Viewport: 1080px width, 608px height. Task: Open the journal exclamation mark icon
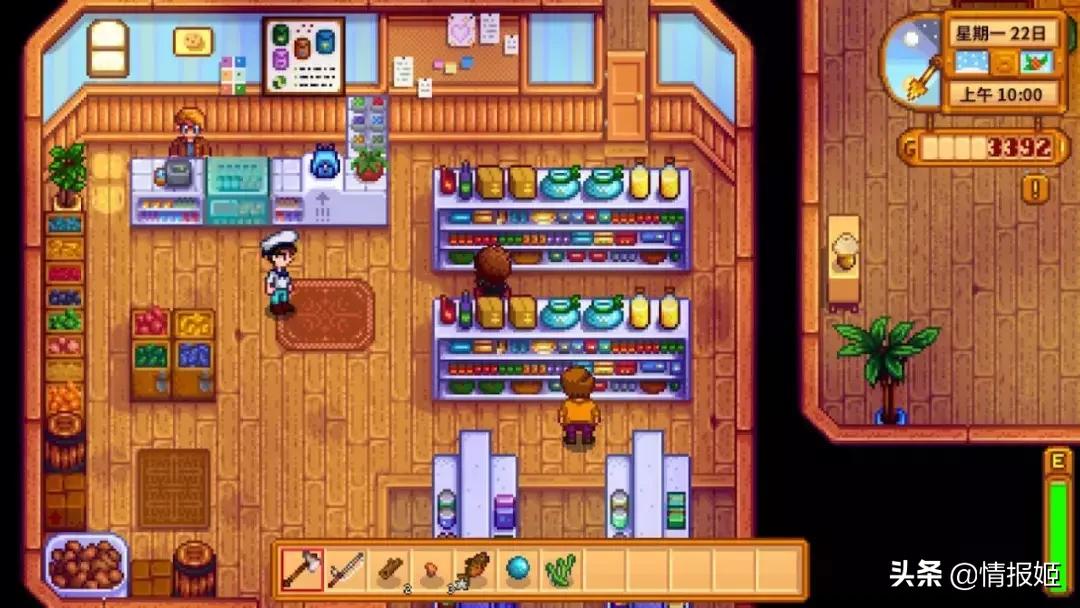[x=1035, y=188]
